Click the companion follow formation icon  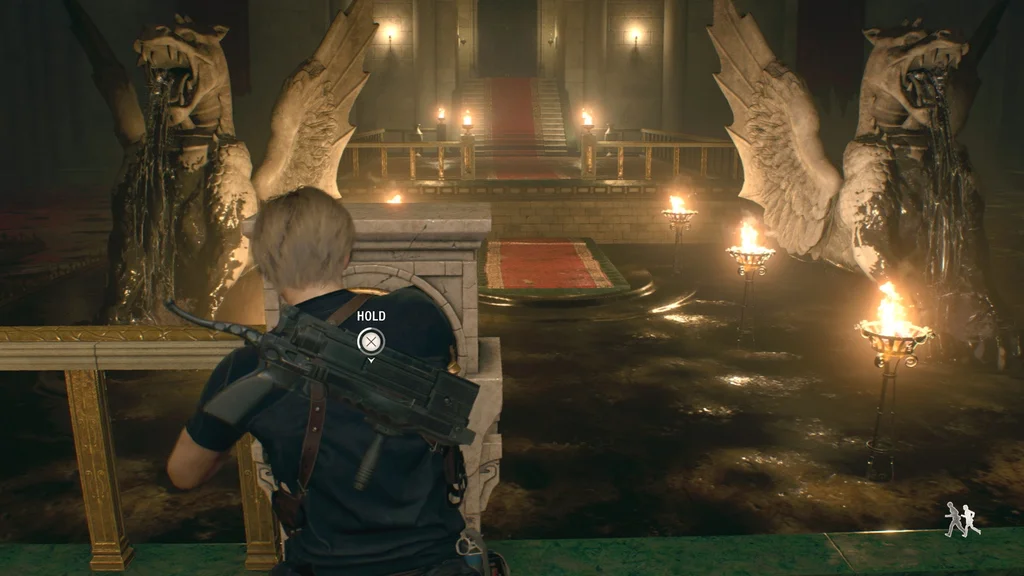click(962, 519)
